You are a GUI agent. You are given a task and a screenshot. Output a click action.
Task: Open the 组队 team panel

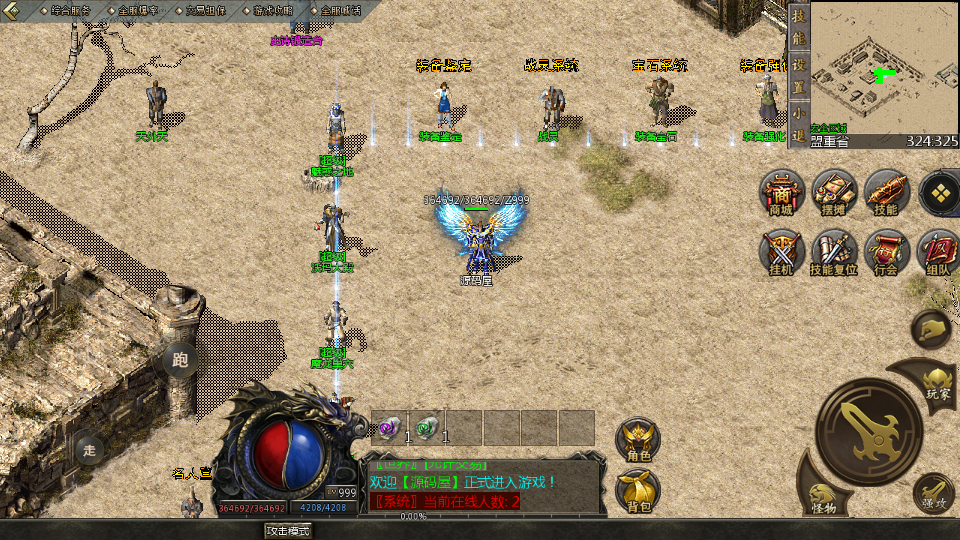click(937, 253)
